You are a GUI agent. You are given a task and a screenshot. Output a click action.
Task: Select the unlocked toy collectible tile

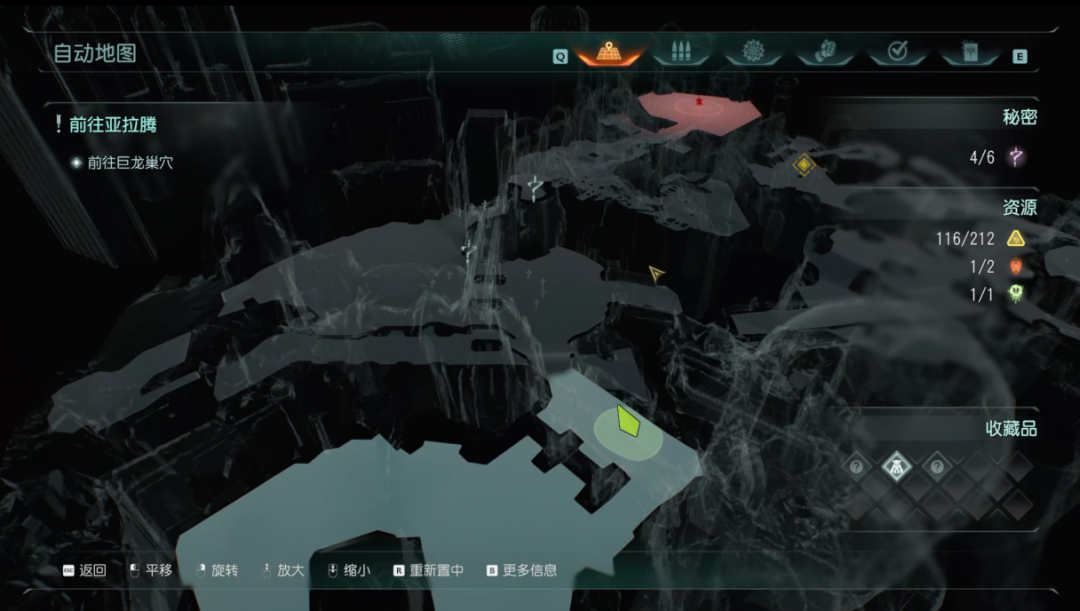click(896, 466)
